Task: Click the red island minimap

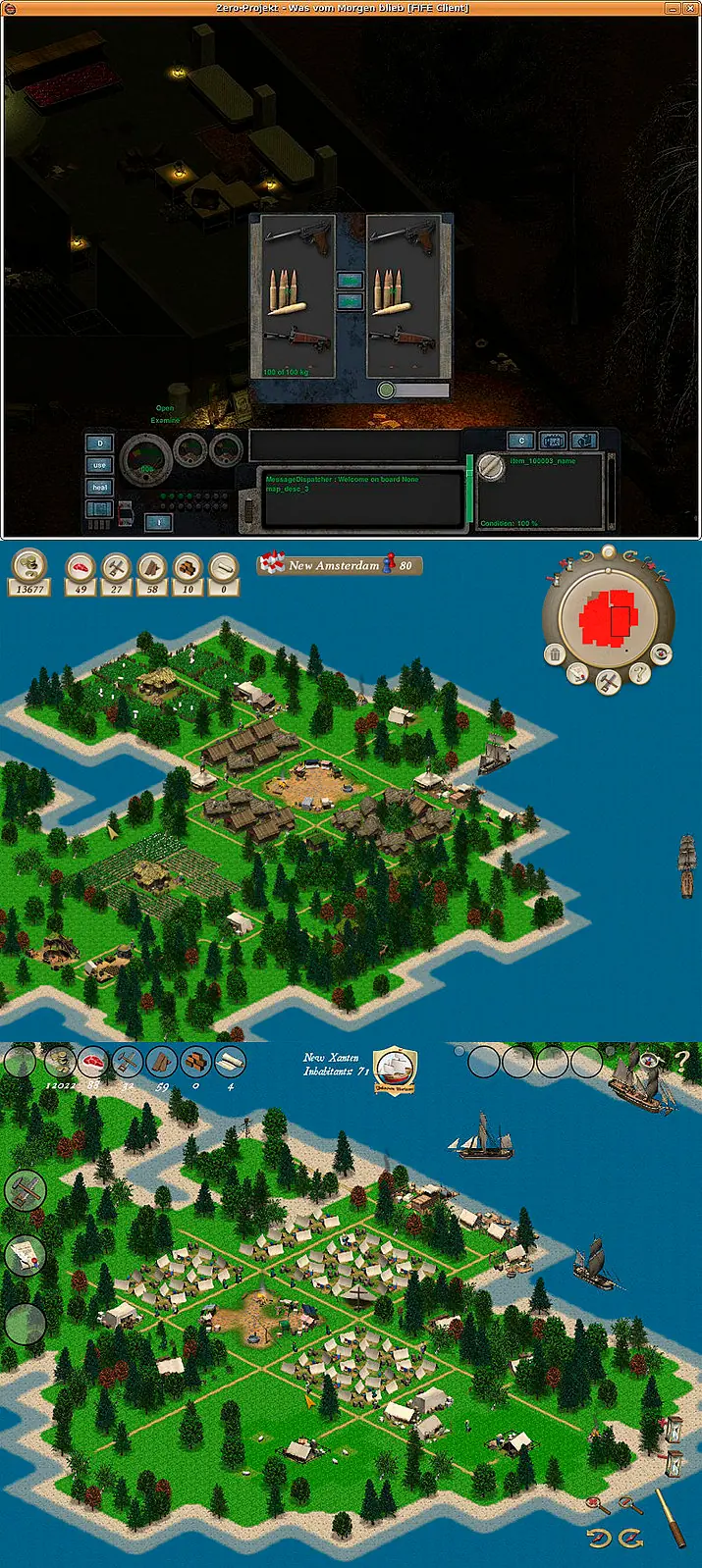Action: tap(608, 621)
